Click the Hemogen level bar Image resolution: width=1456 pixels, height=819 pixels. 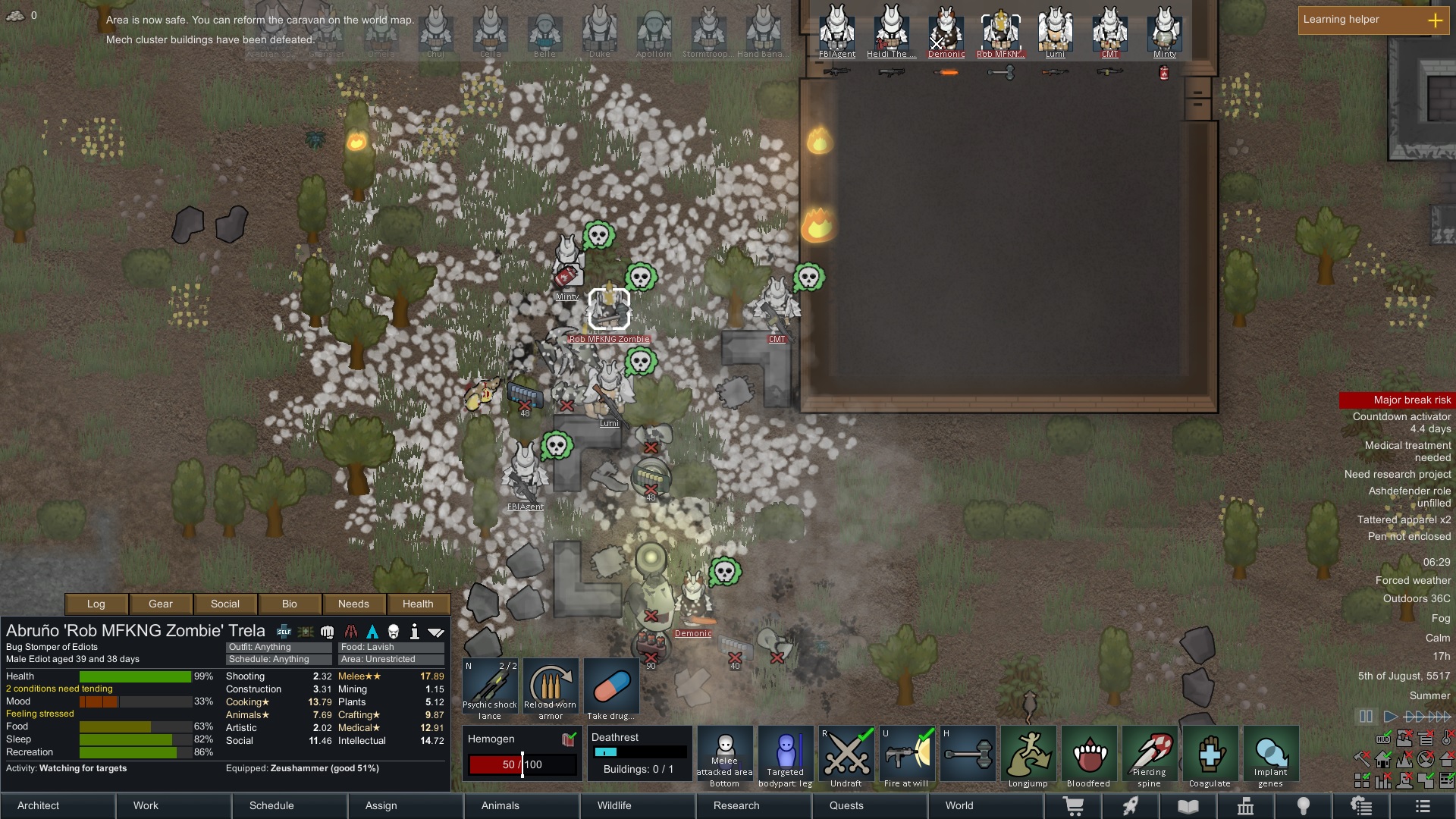(522, 764)
